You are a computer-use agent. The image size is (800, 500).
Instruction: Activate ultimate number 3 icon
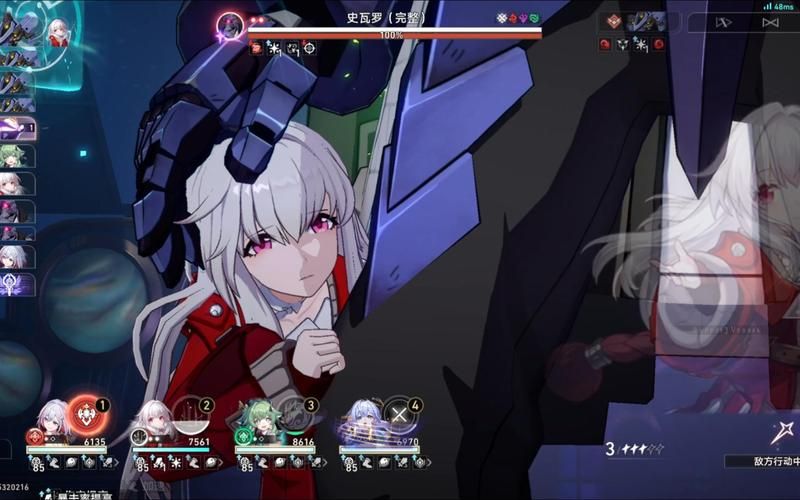click(x=295, y=414)
